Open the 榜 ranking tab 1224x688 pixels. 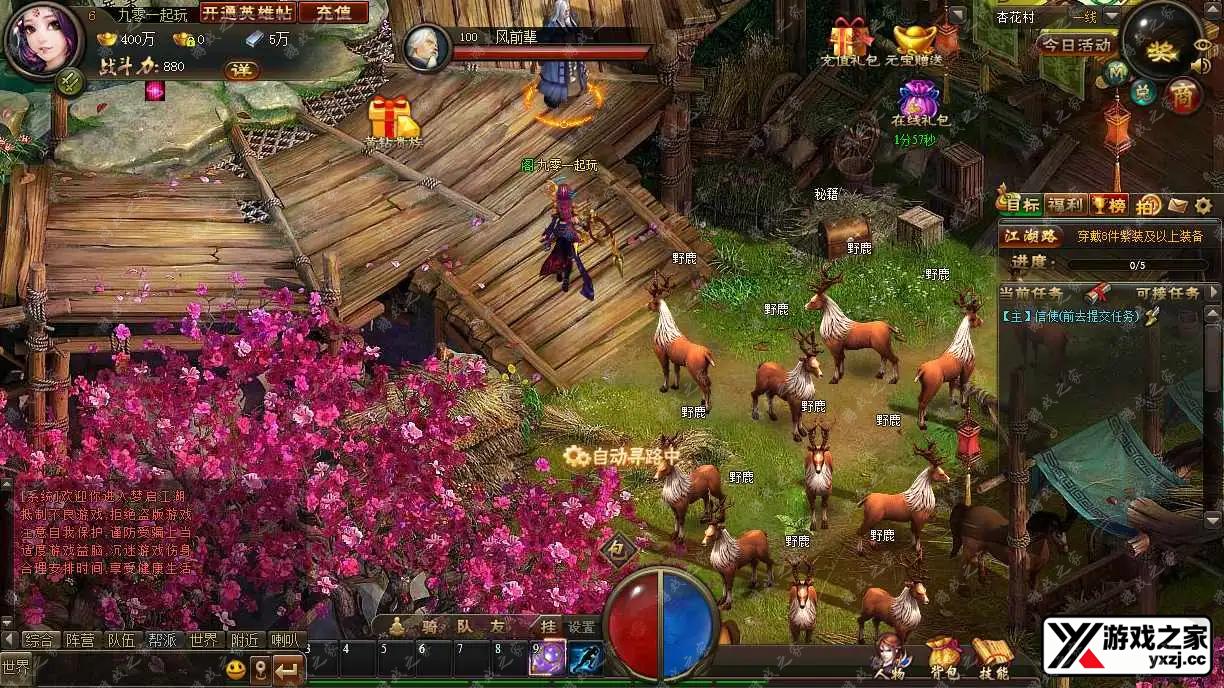tap(1109, 205)
